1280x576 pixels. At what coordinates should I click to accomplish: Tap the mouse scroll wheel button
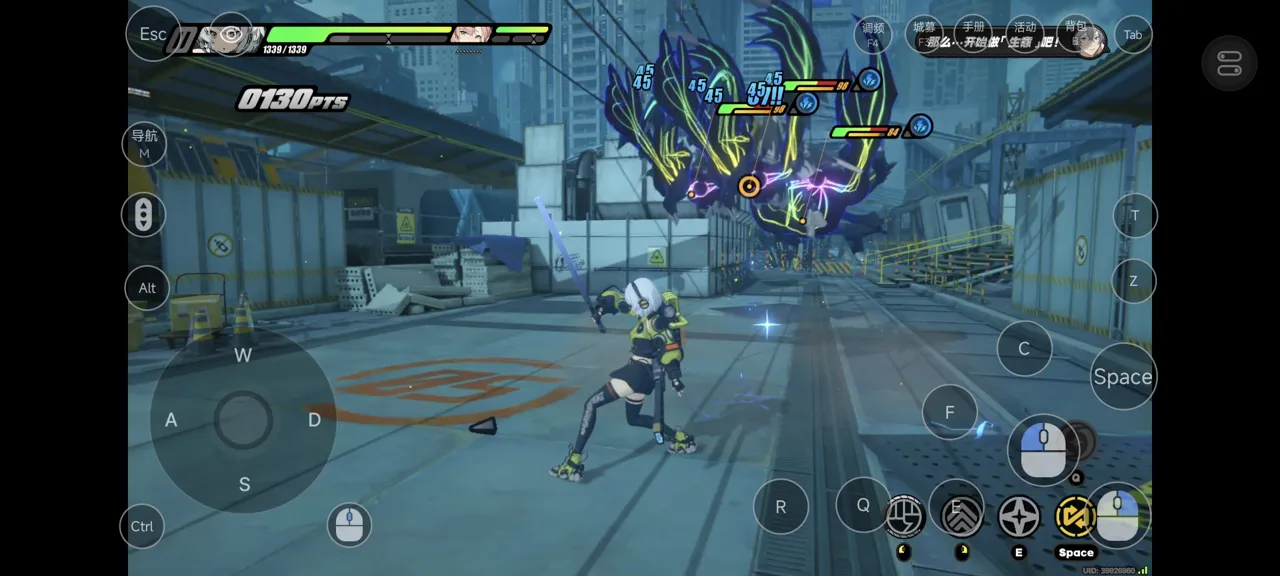click(143, 215)
